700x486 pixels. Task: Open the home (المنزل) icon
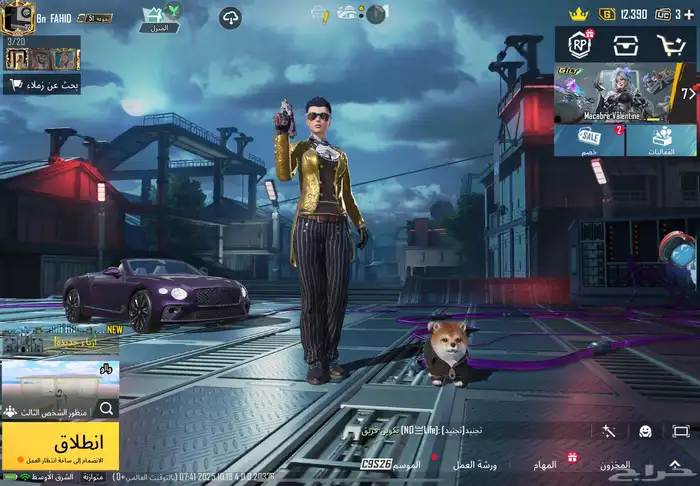154,18
